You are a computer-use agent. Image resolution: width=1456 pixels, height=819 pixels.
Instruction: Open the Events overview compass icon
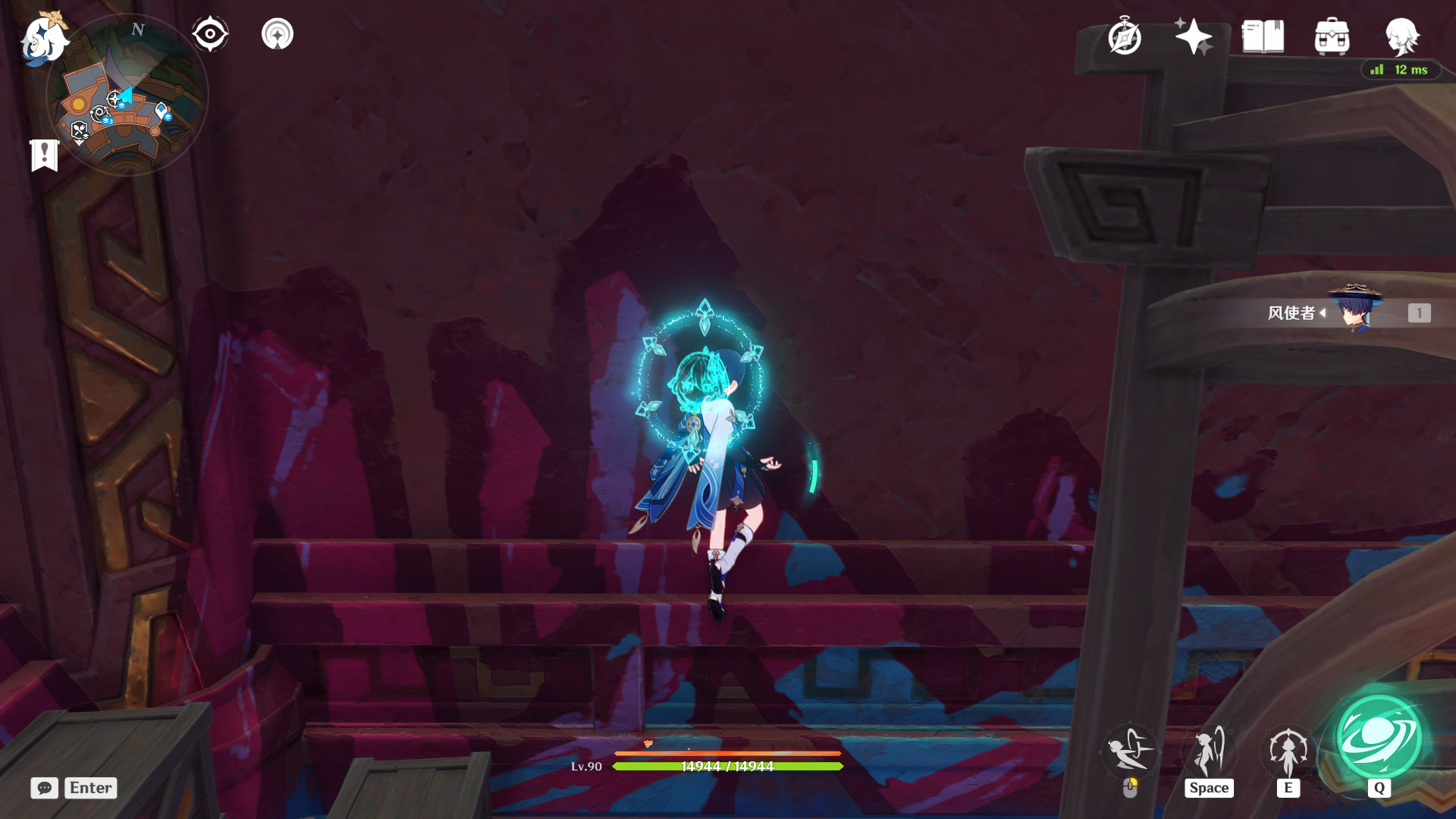click(1124, 36)
